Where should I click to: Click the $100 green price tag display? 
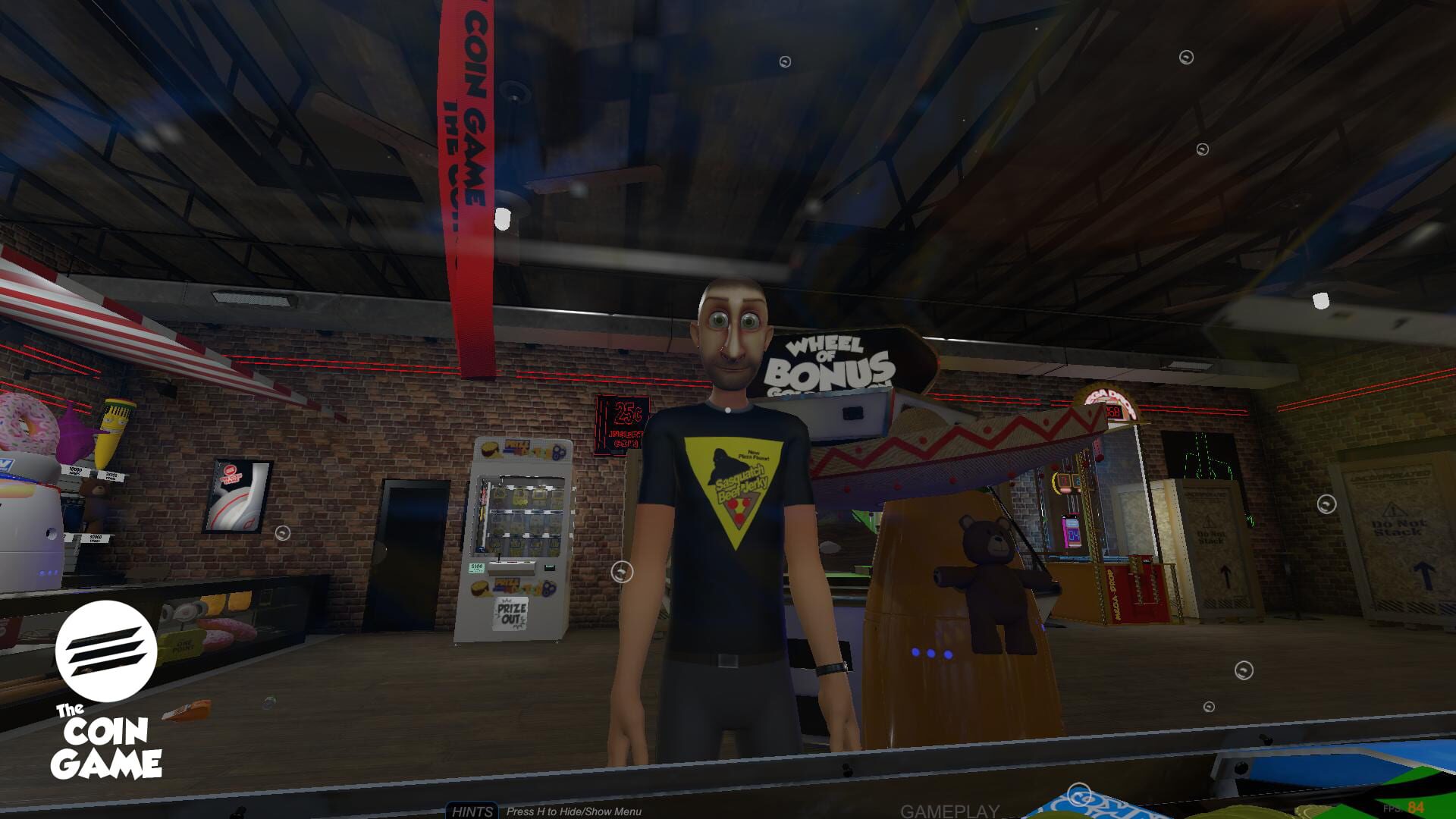(476, 567)
